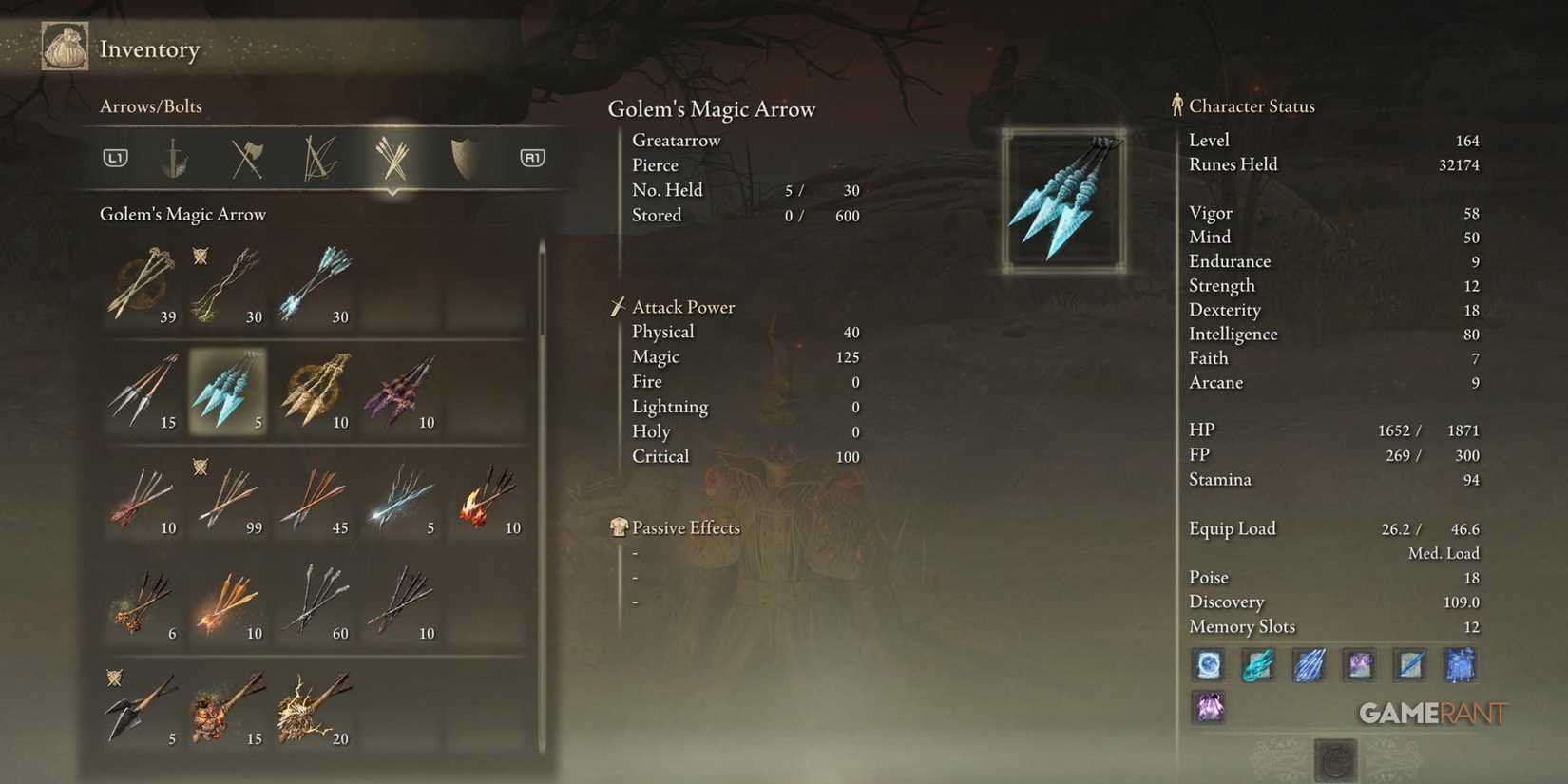Click the inventory bag icon
The height and width of the screenshot is (784, 1568).
(x=64, y=46)
